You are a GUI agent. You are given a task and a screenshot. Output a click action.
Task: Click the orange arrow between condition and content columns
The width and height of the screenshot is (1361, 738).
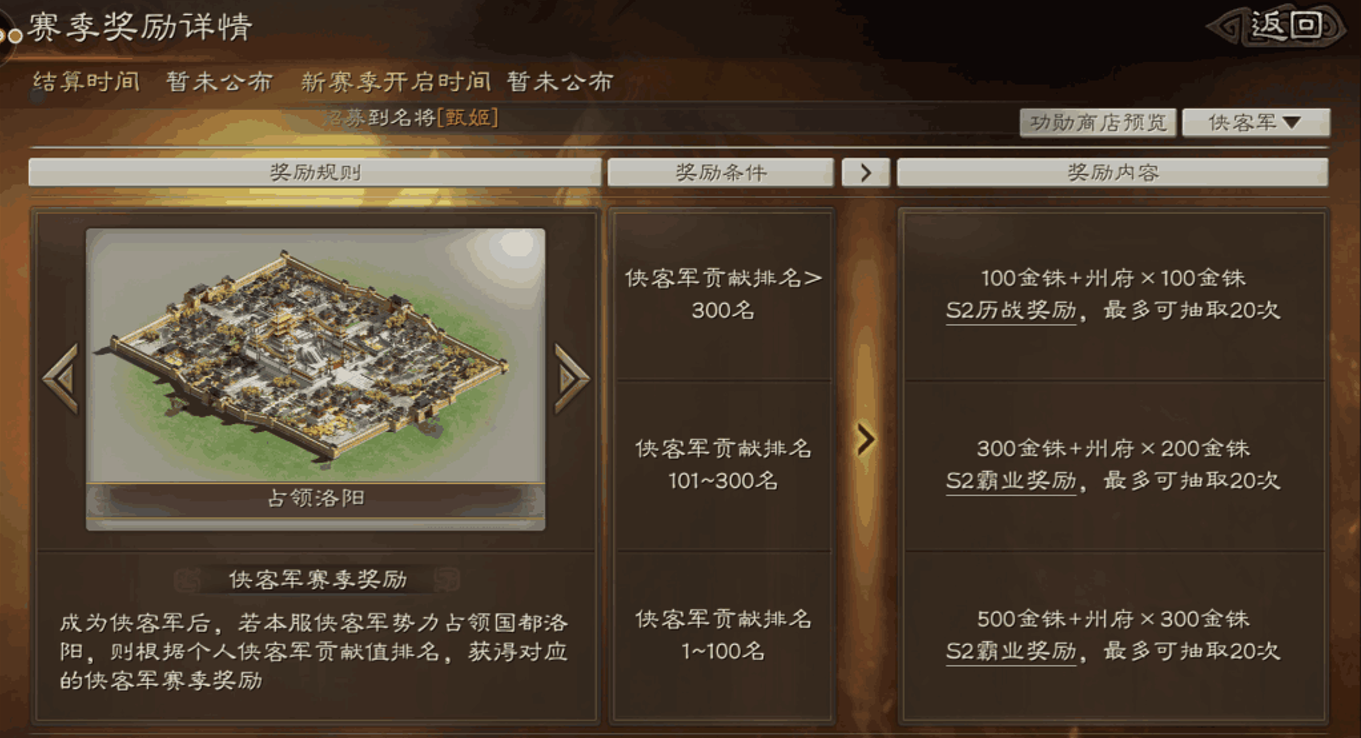pos(866,438)
